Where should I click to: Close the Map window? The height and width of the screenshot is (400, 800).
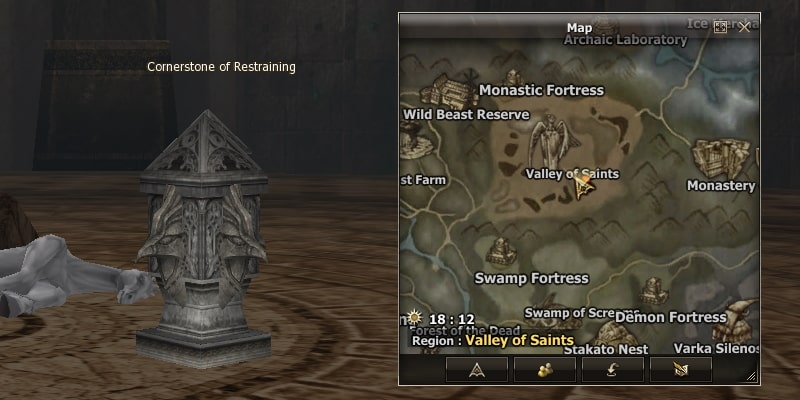pyautogui.click(x=744, y=27)
